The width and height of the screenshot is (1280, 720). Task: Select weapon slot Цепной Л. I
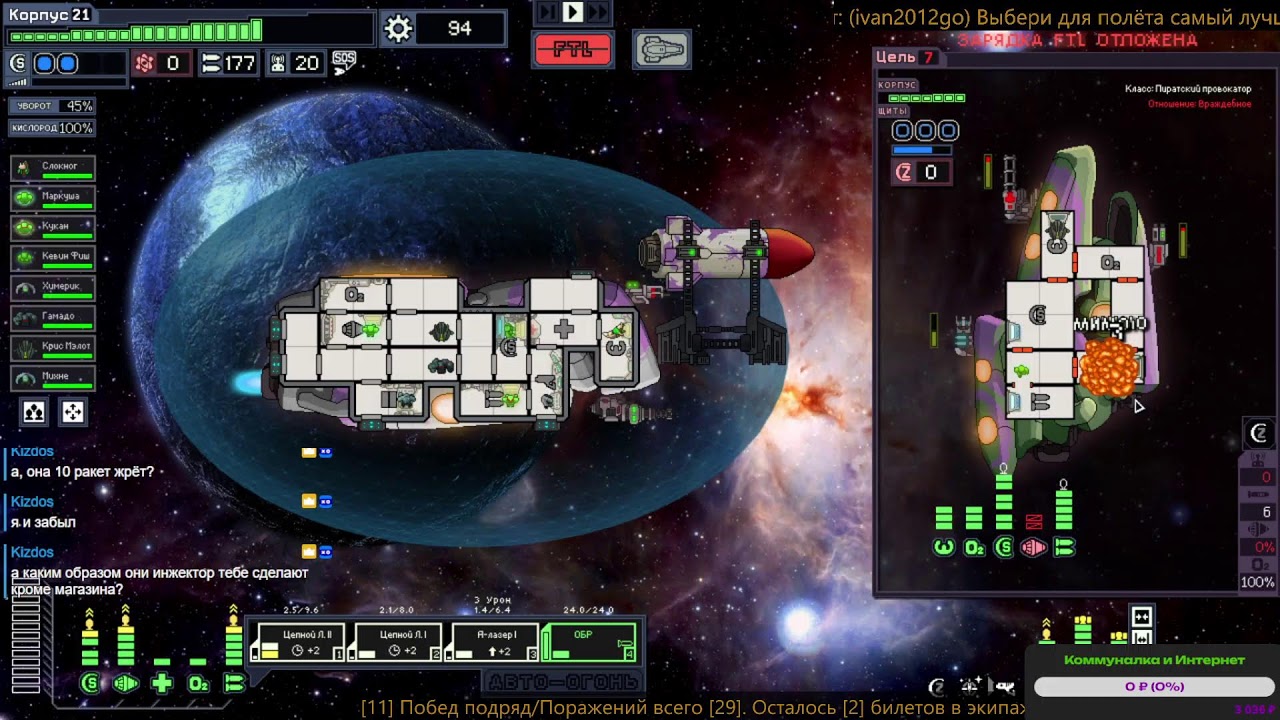(x=396, y=642)
